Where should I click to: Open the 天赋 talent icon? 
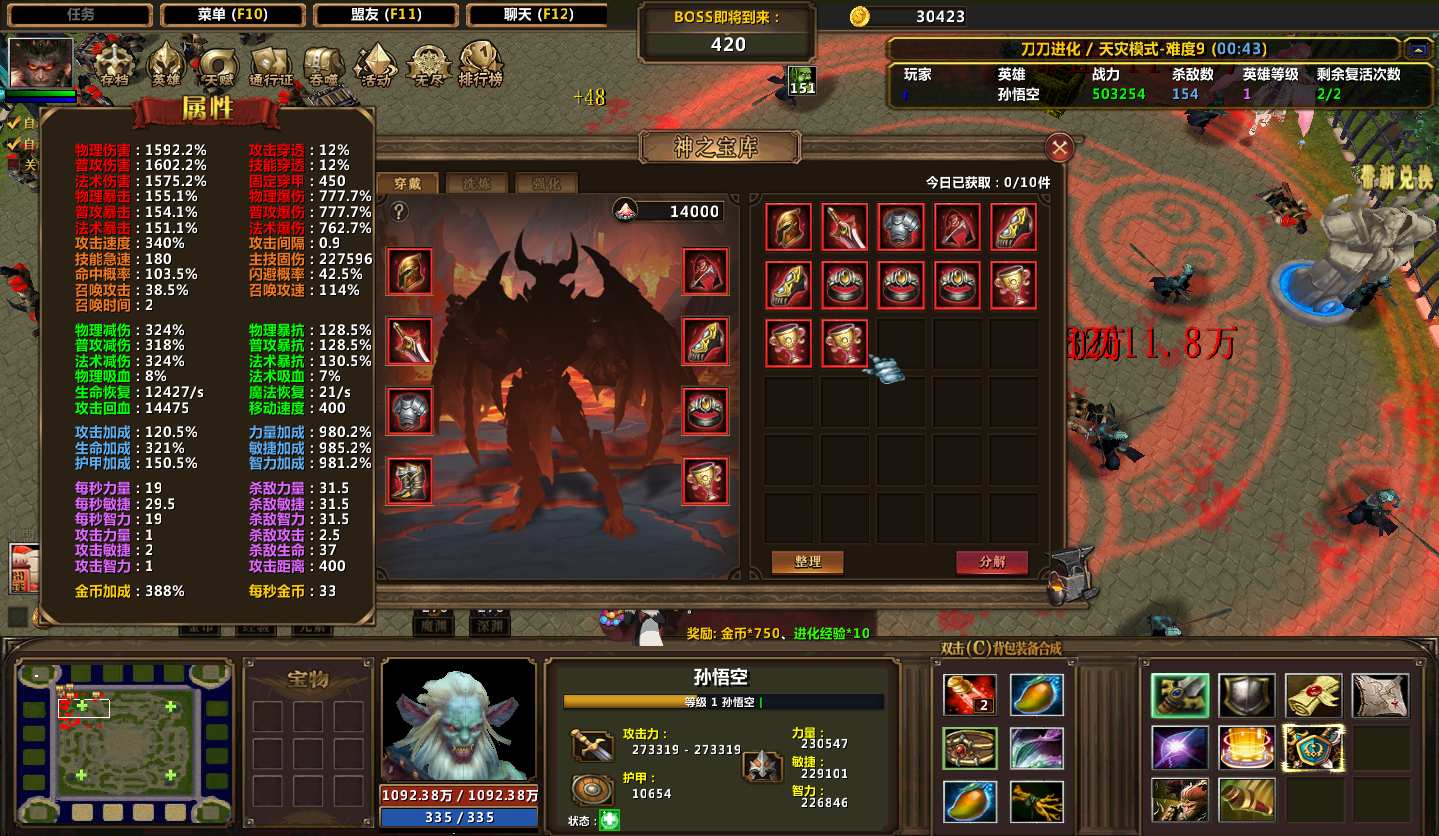click(x=217, y=65)
